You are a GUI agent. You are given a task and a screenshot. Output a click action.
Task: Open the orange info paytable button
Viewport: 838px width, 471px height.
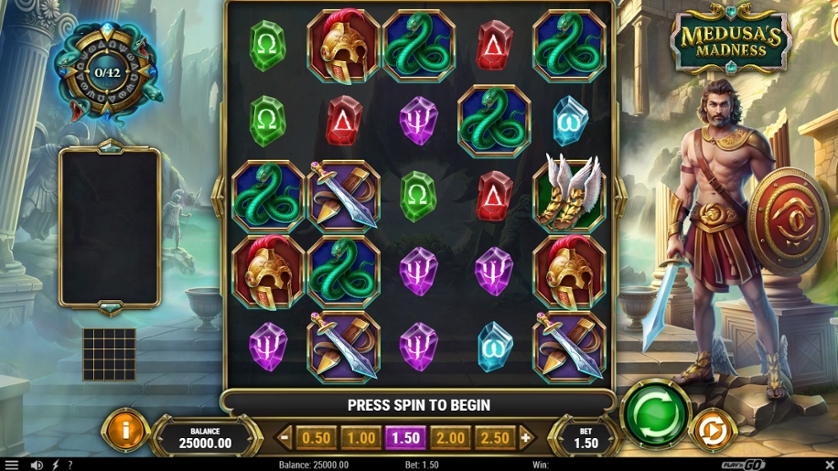click(x=125, y=430)
